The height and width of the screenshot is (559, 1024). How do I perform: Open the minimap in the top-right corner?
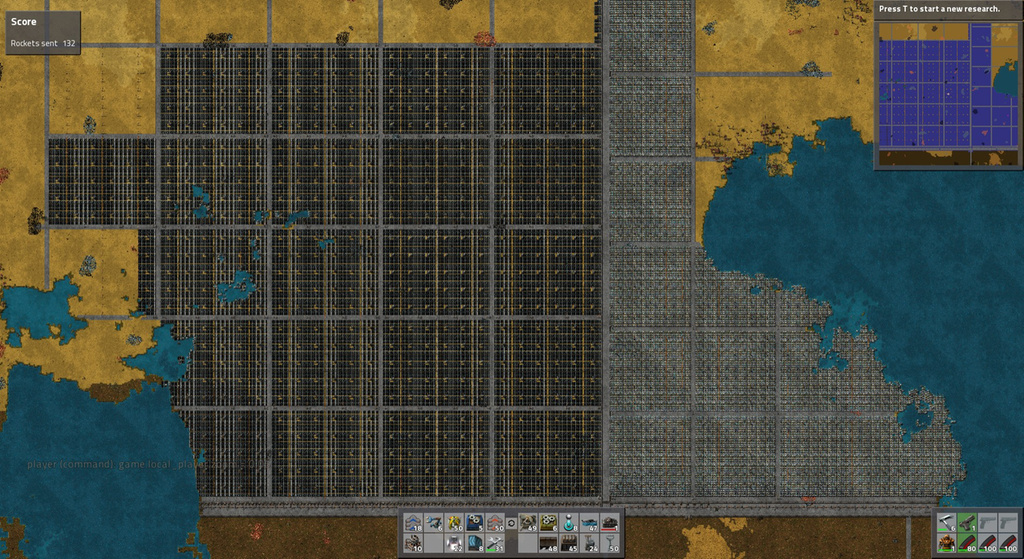pos(947,91)
